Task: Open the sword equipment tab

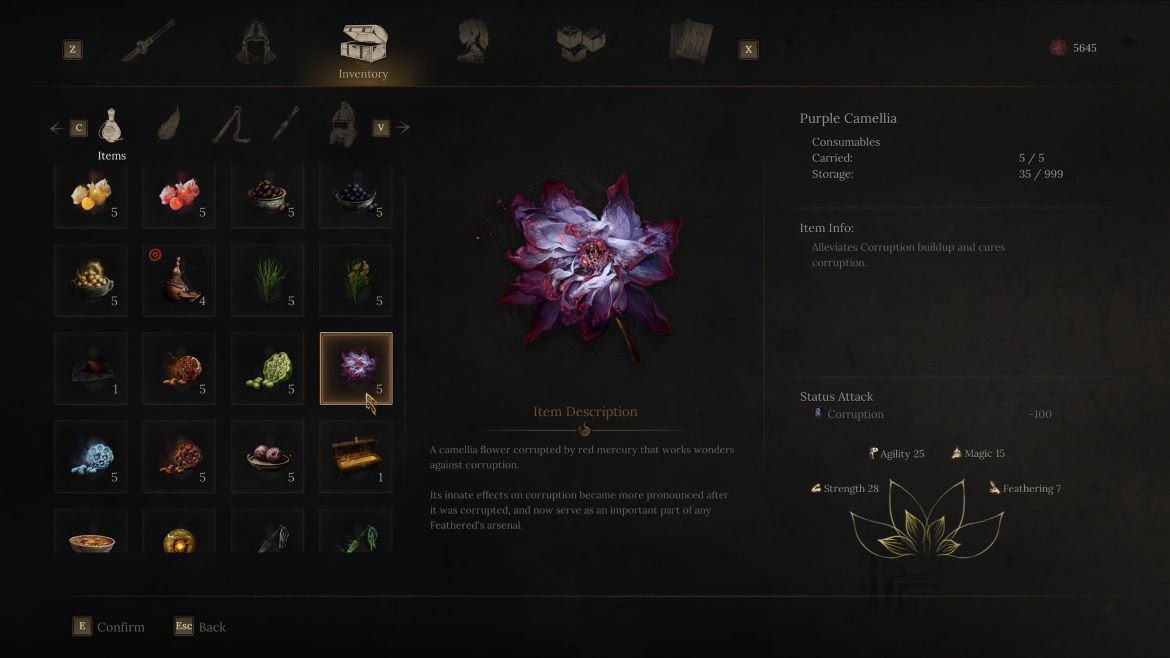Action: [x=148, y=42]
